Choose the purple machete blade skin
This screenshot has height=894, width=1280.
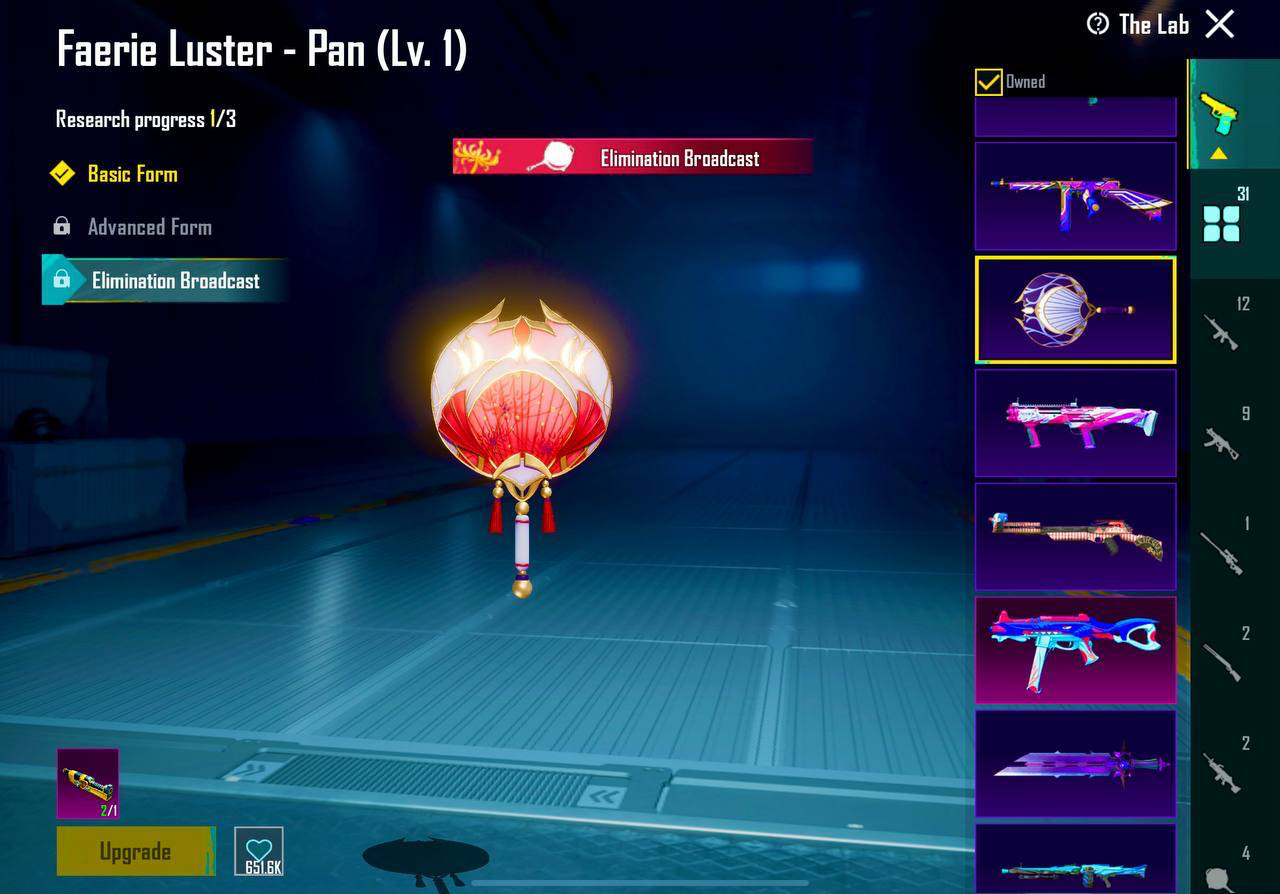tap(1075, 763)
